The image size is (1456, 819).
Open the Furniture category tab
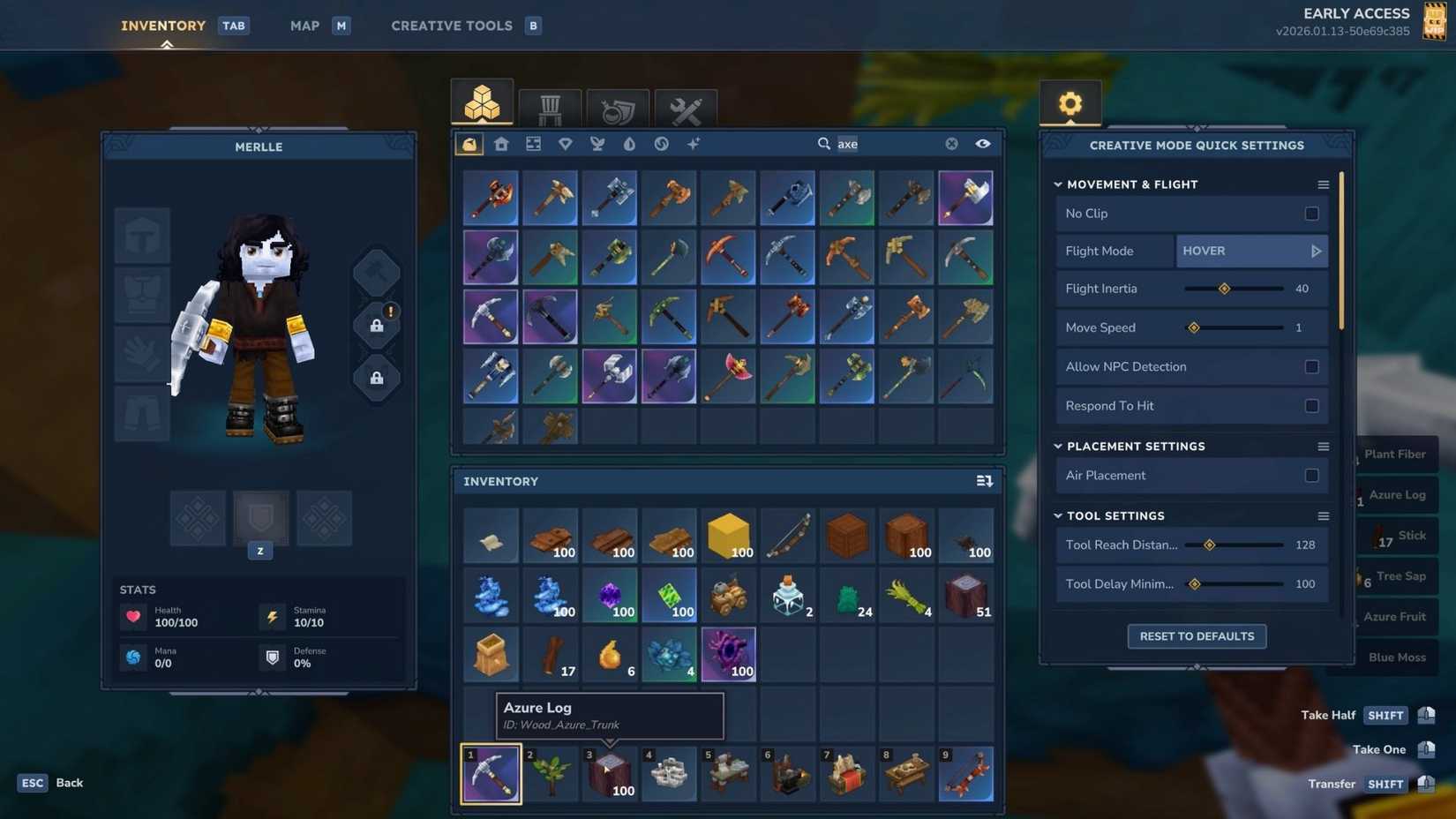tap(550, 106)
